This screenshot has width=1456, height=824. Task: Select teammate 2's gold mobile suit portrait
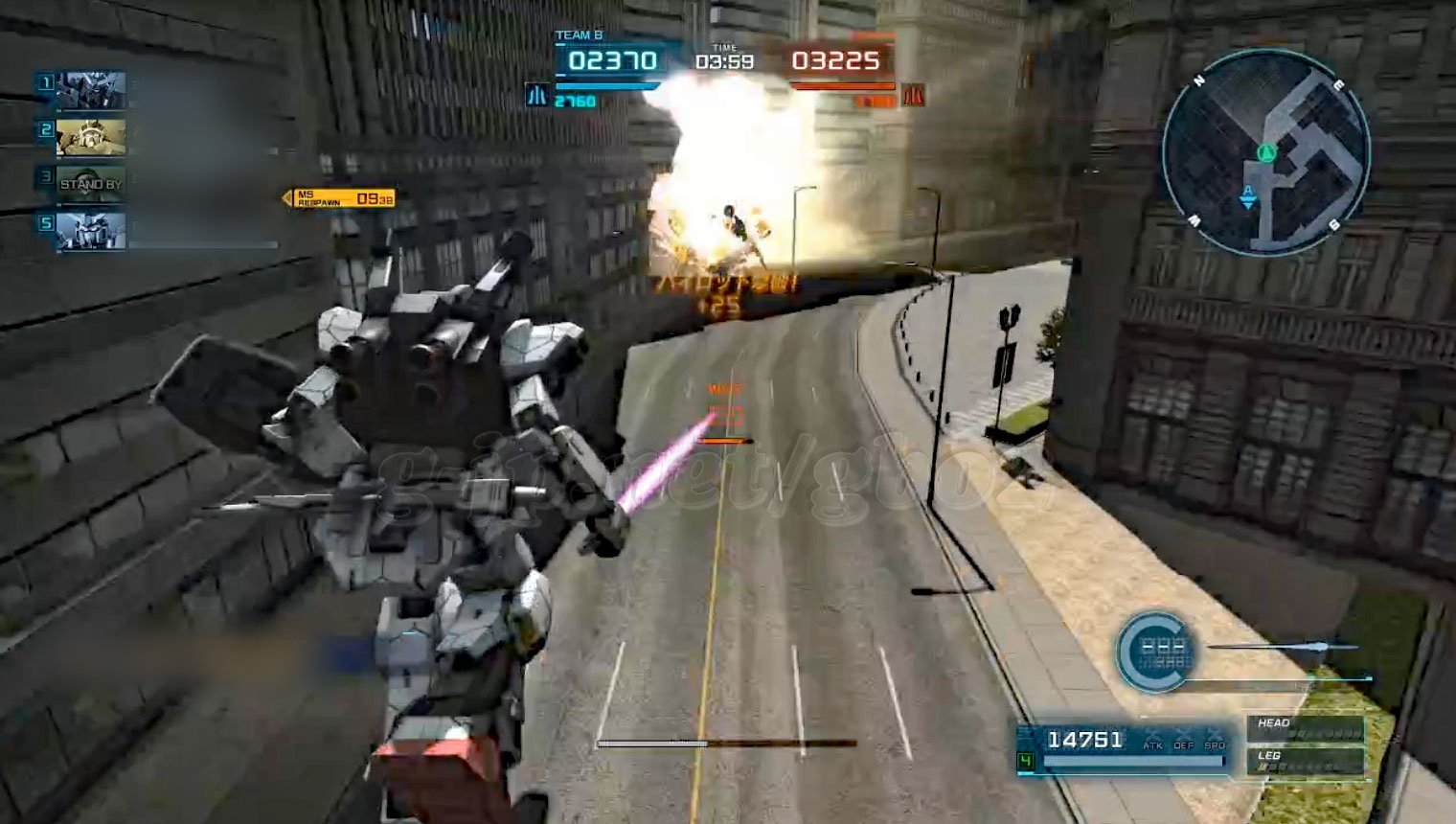pyautogui.click(x=90, y=137)
